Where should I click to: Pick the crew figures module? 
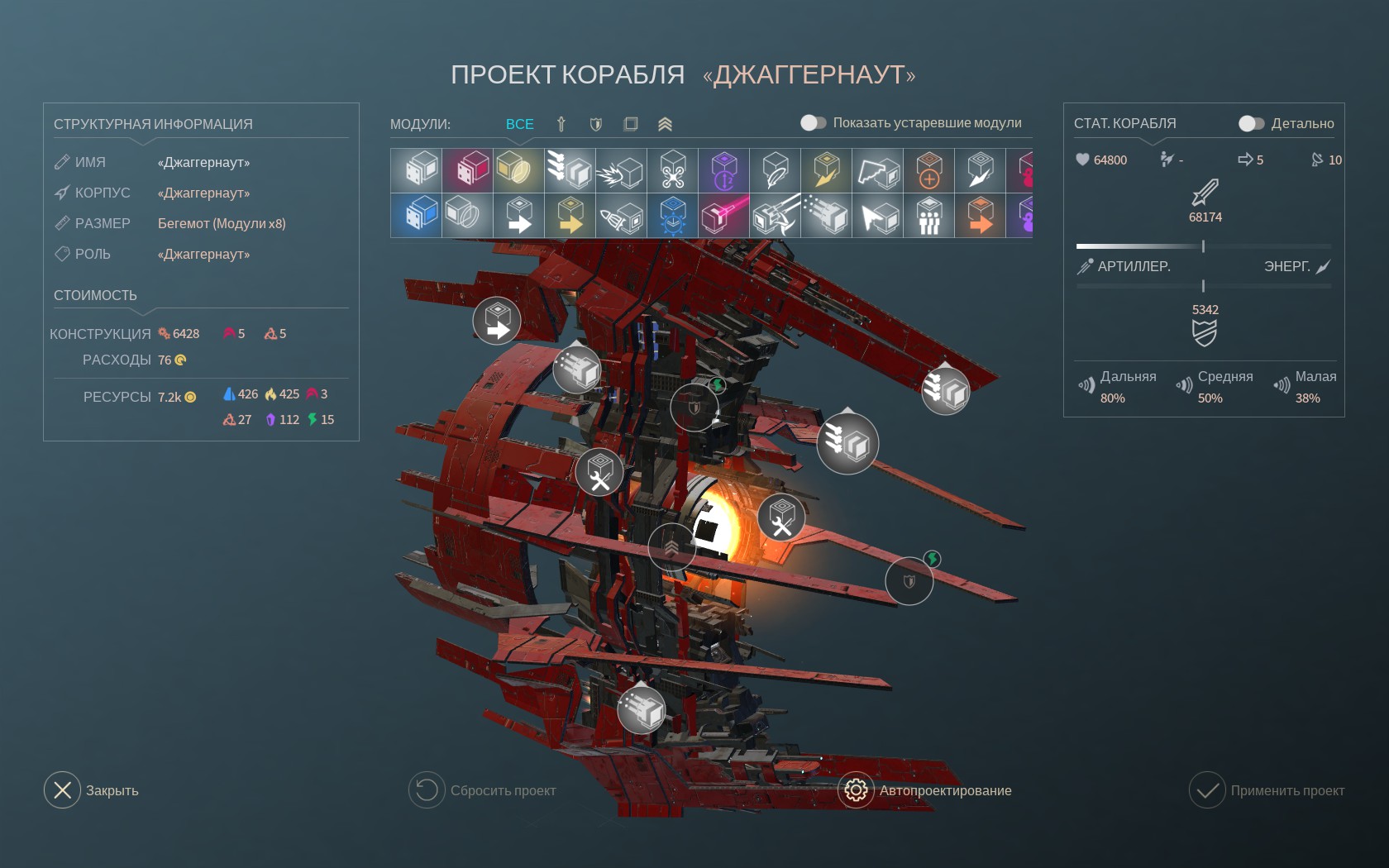929,216
